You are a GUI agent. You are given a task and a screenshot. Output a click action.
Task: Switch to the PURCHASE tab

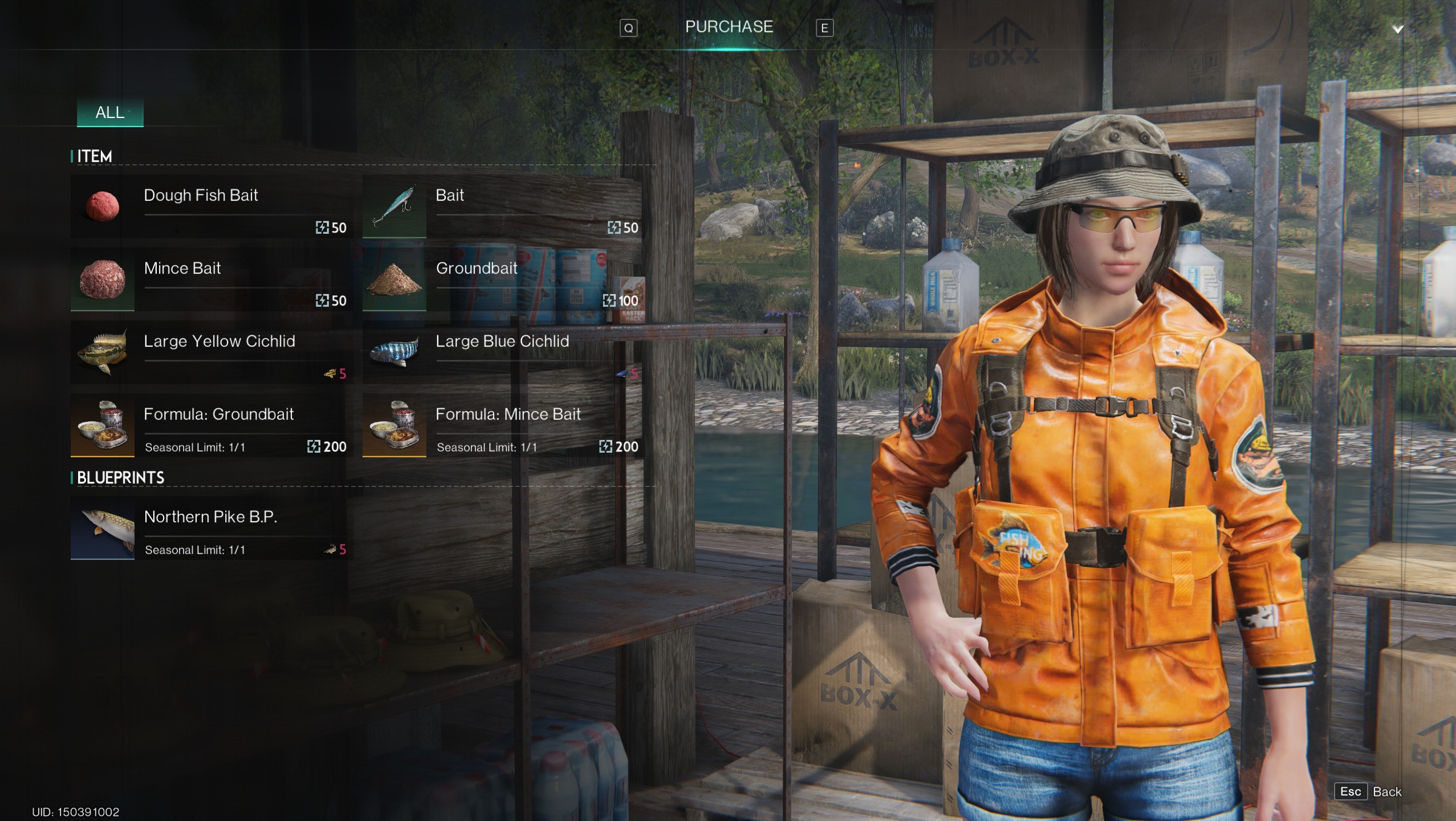[x=729, y=27]
